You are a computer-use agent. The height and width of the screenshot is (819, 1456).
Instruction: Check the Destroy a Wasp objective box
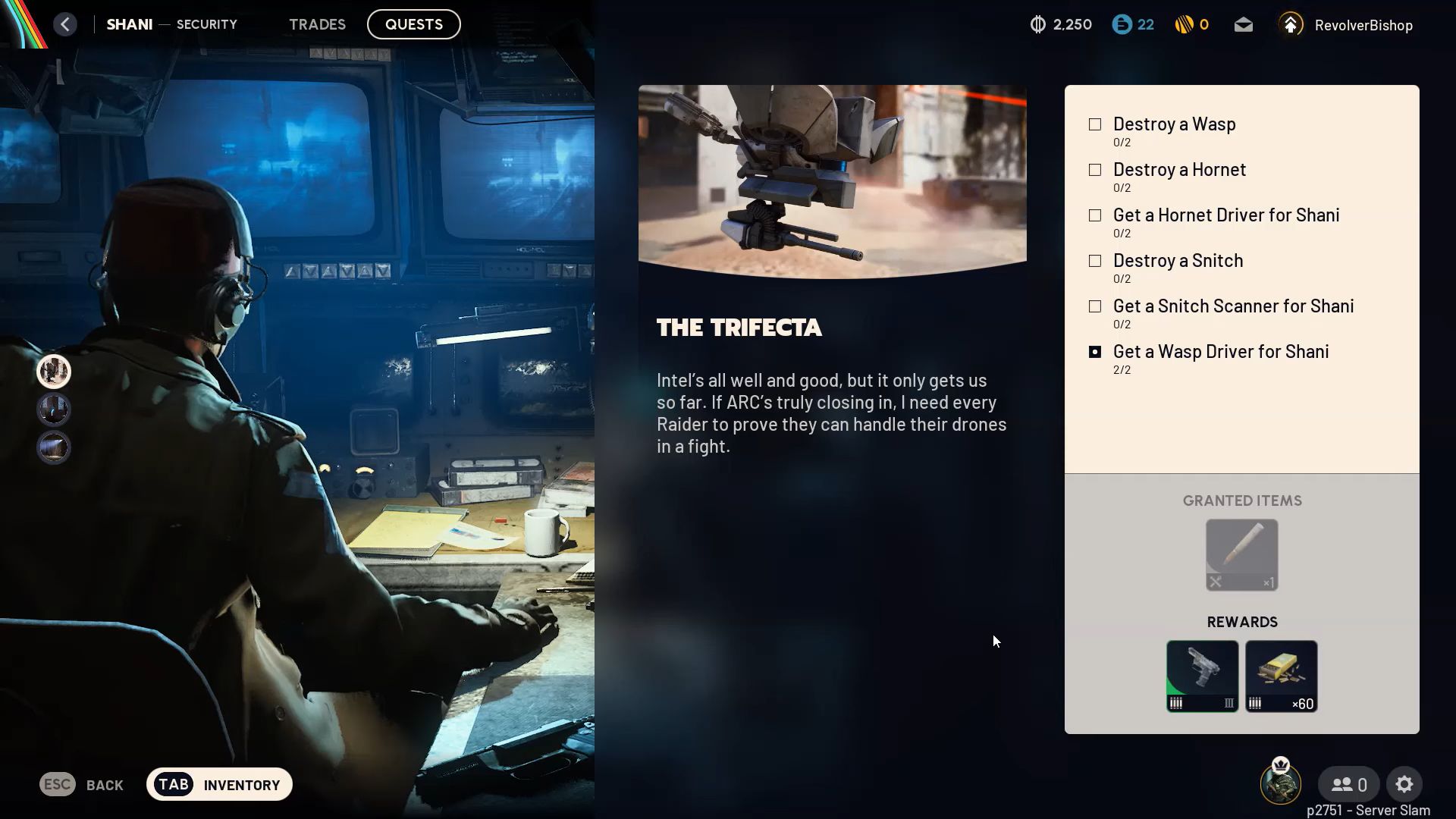tap(1094, 124)
